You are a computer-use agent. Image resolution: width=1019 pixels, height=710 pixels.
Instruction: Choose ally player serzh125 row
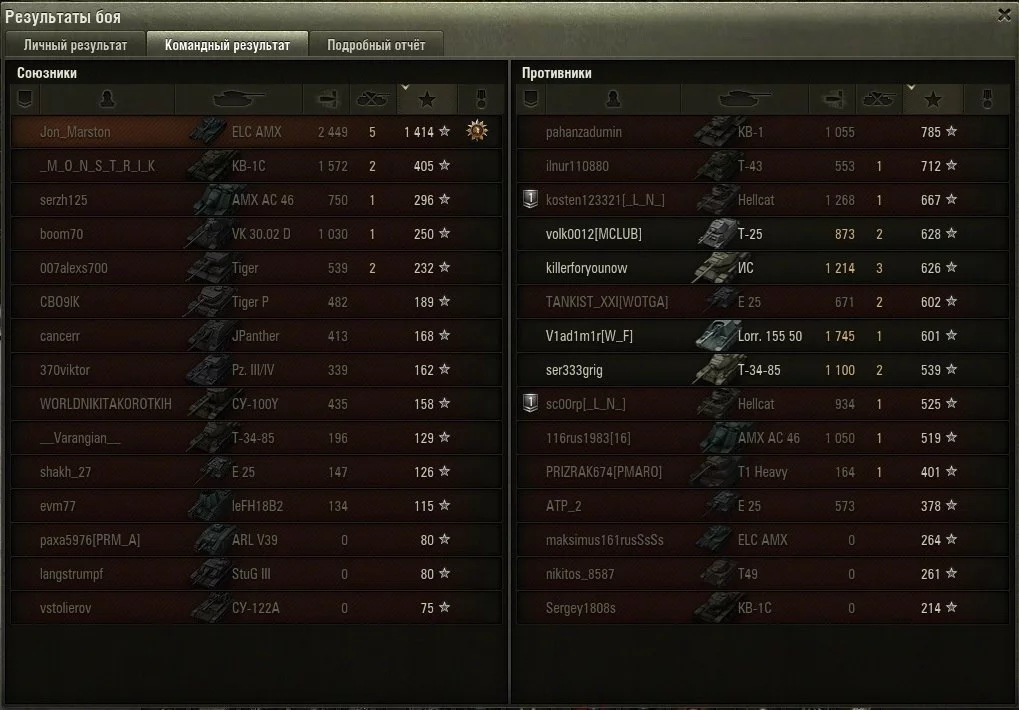[x=64, y=200]
